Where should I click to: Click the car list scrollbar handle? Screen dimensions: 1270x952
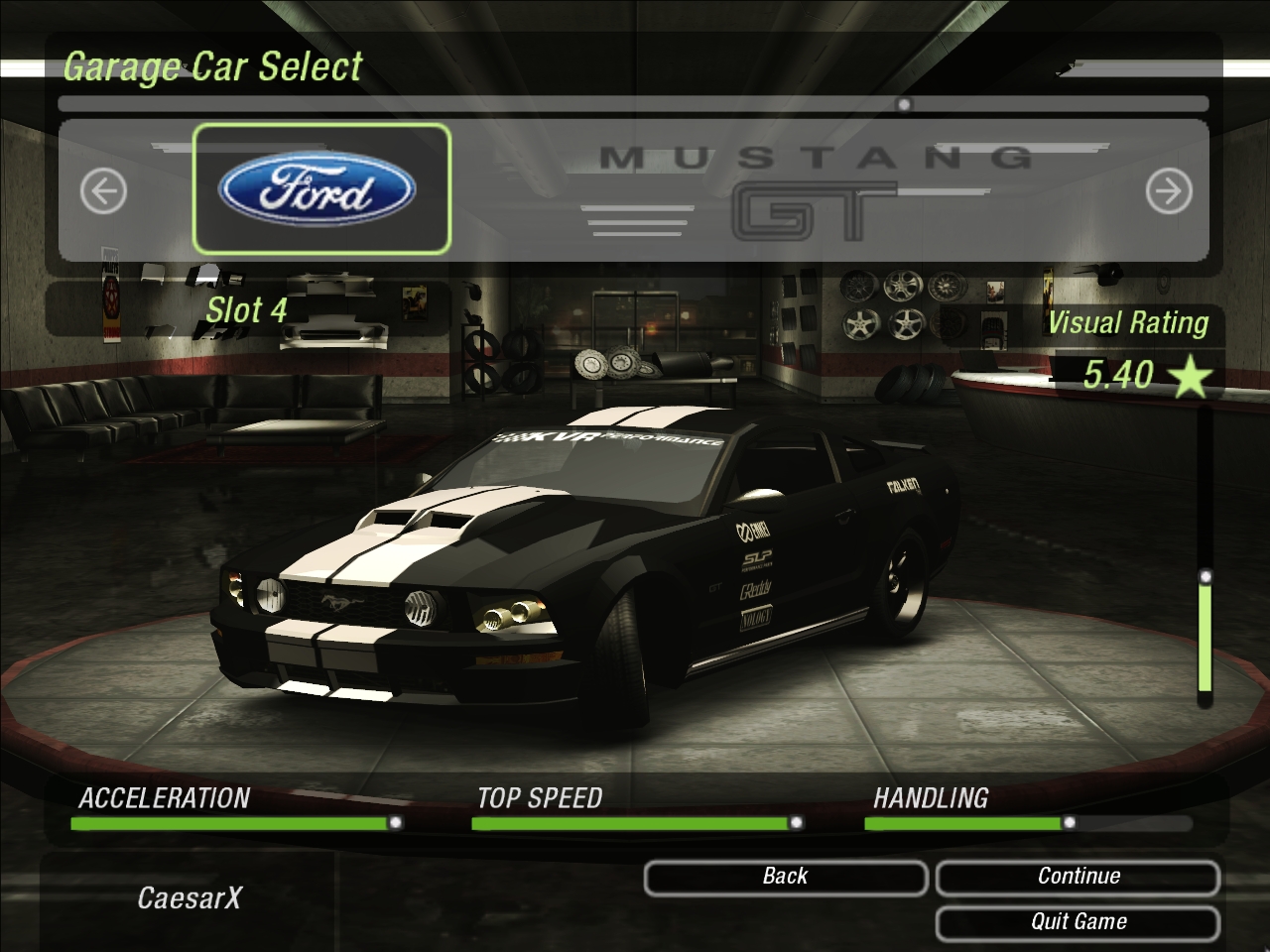coord(904,104)
